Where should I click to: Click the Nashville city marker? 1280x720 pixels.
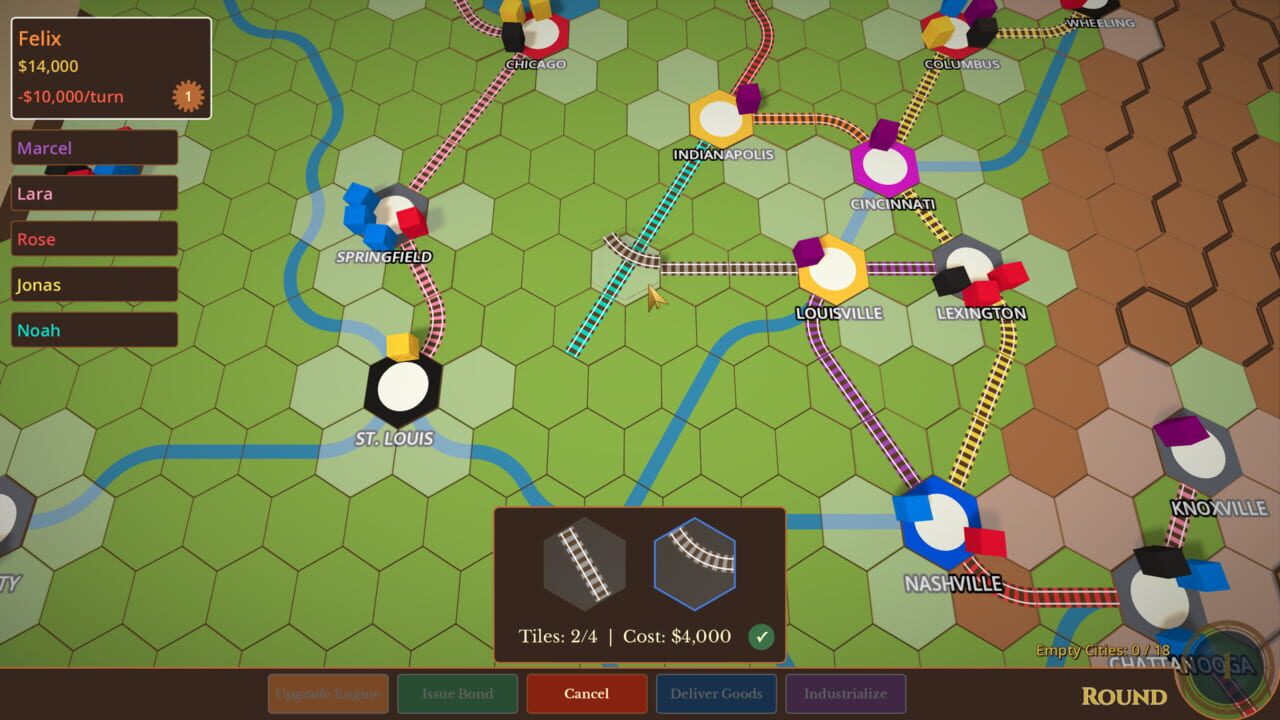940,520
